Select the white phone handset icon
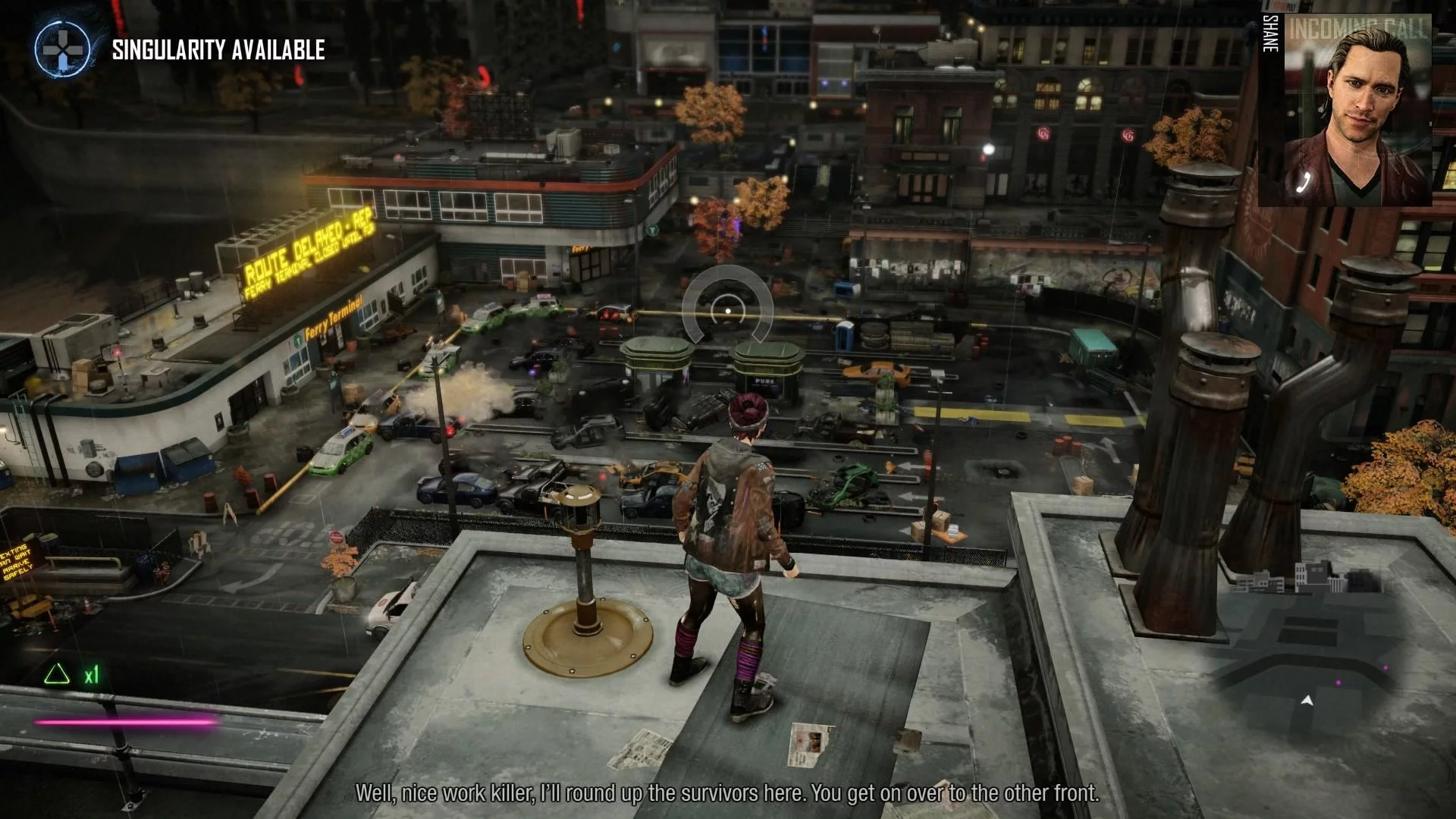The height and width of the screenshot is (819, 1456). (1304, 180)
